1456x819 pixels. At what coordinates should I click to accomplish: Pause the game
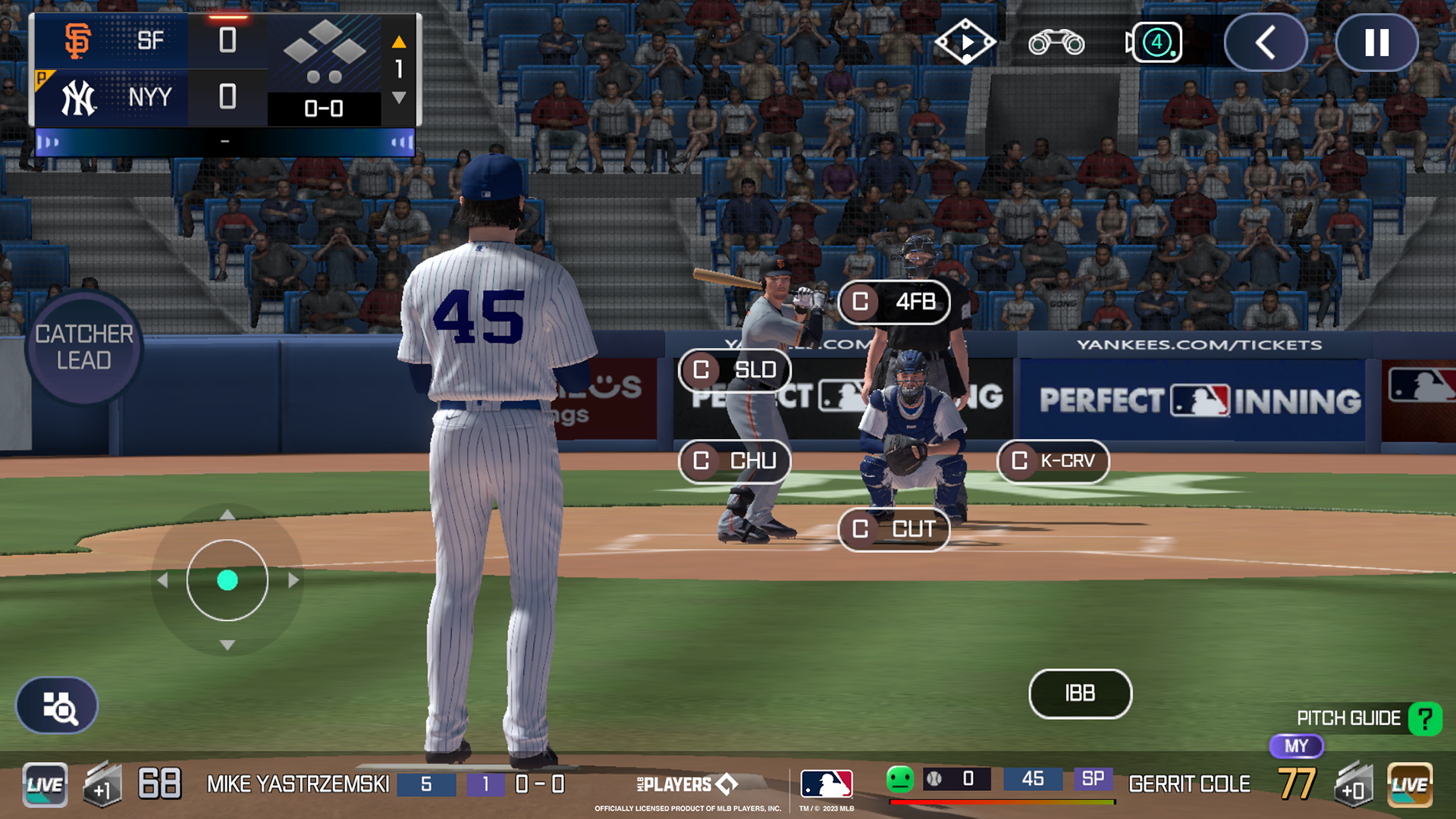(1376, 43)
